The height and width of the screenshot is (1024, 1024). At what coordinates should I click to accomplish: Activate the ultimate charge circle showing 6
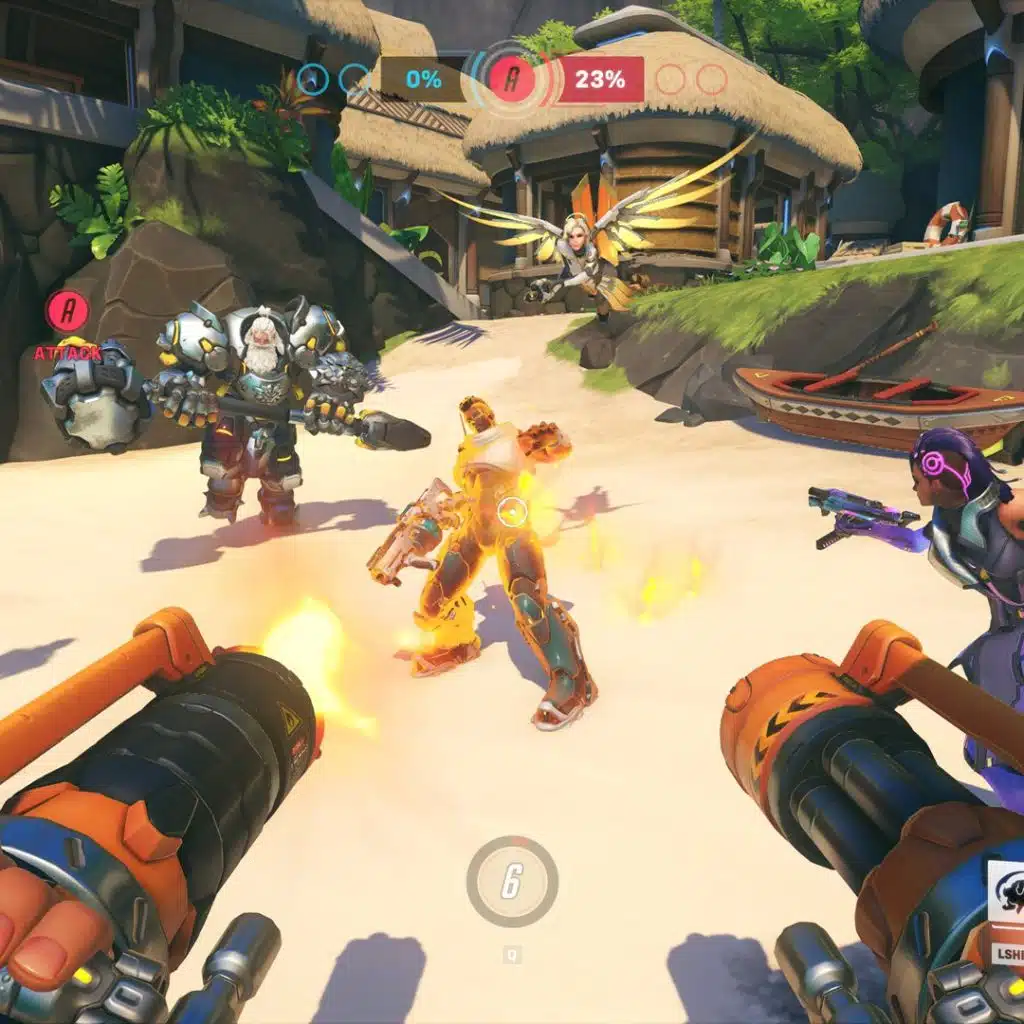click(512, 881)
